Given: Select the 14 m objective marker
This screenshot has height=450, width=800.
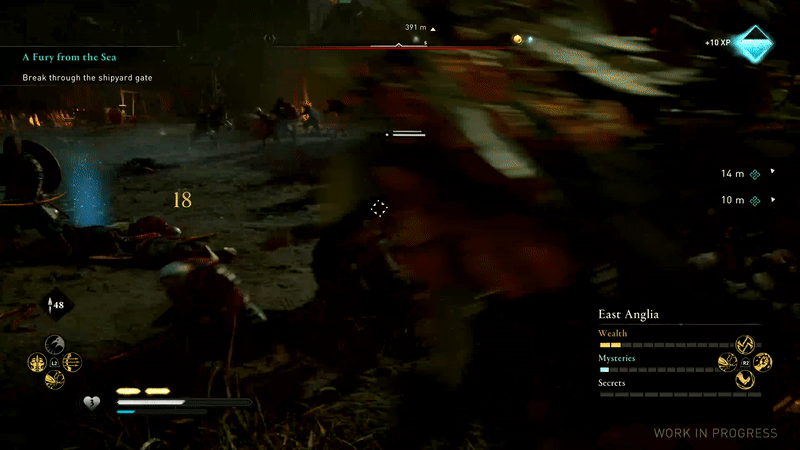Looking at the screenshot, I should (x=755, y=173).
